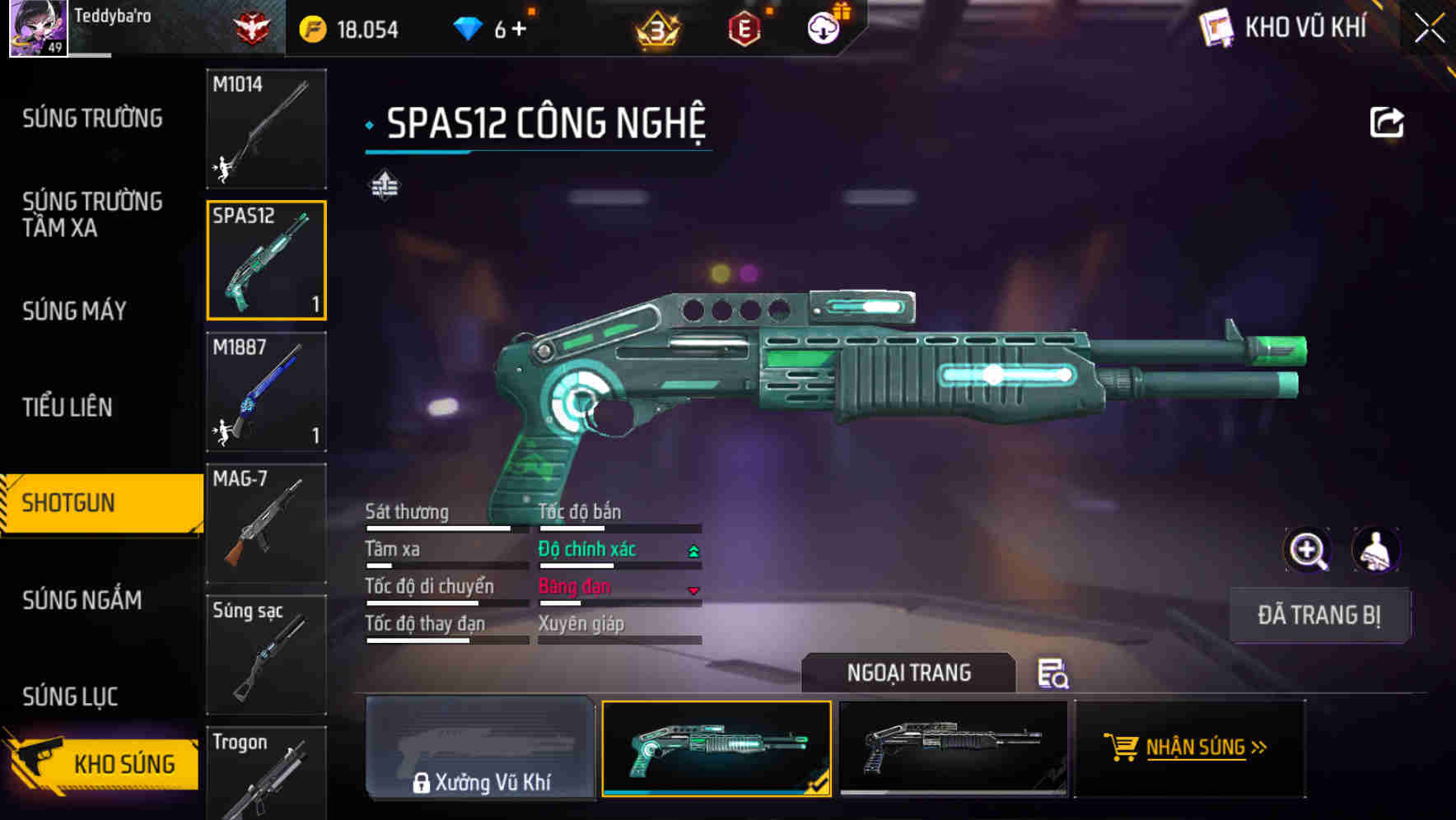Open the Súng Lục category
This screenshot has width=1456, height=820.
tap(70, 697)
